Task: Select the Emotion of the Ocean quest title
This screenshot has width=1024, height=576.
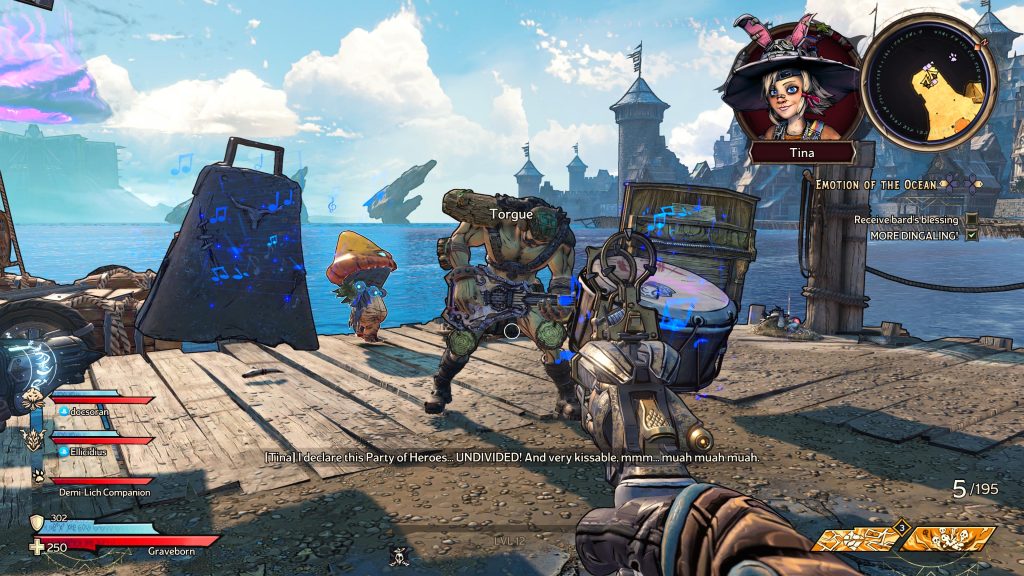Action: (877, 184)
